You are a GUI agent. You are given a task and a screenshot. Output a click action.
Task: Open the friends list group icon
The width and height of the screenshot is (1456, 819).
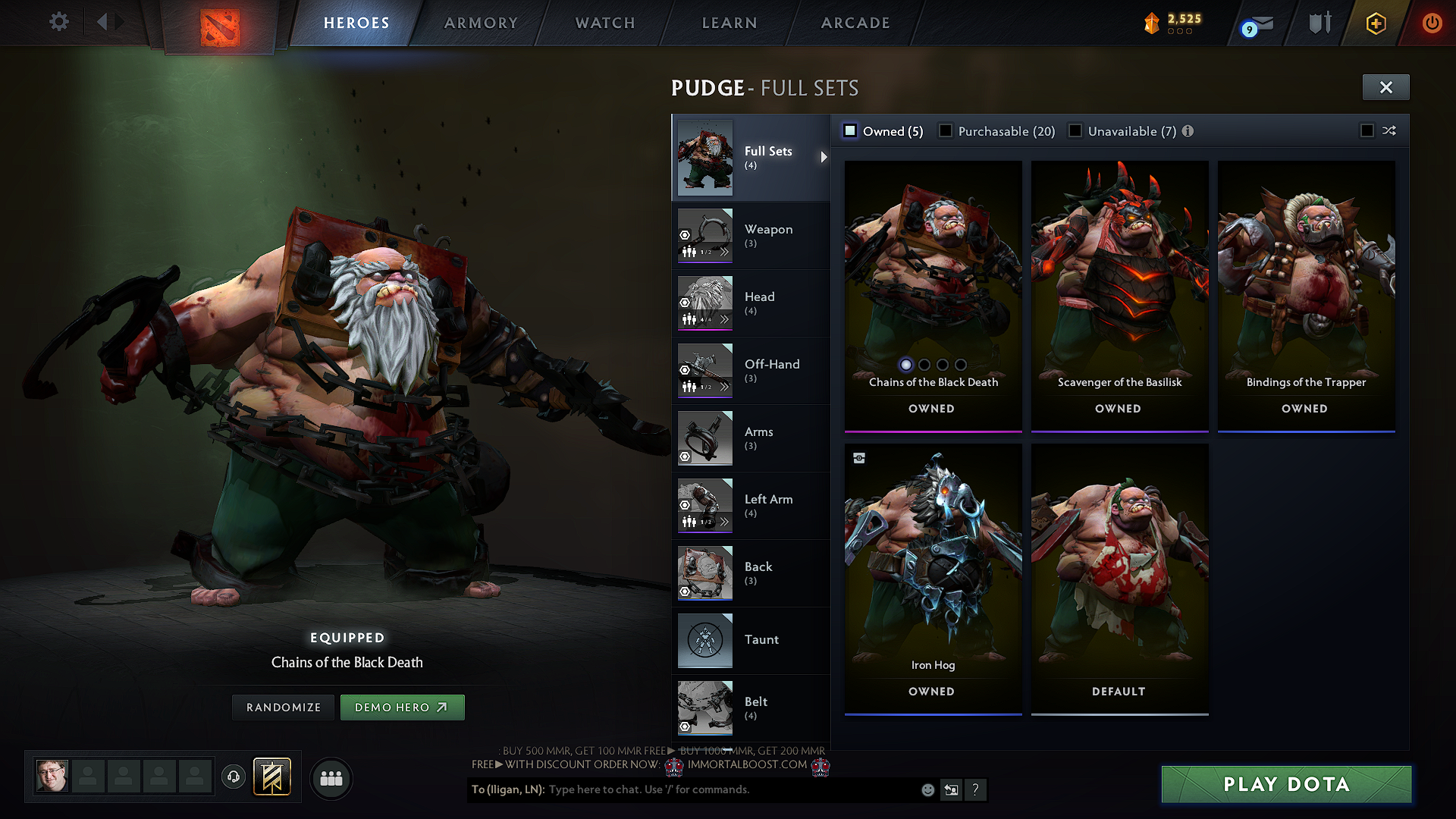click(331, 778)
